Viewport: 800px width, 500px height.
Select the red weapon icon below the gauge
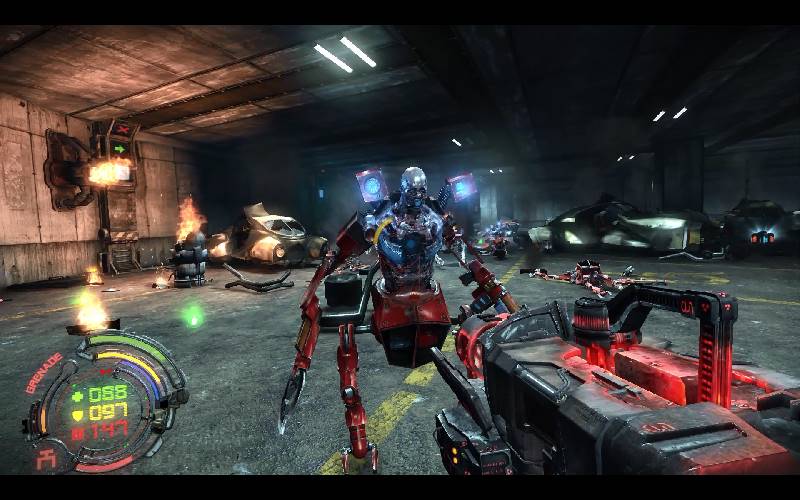click(44, 458)
